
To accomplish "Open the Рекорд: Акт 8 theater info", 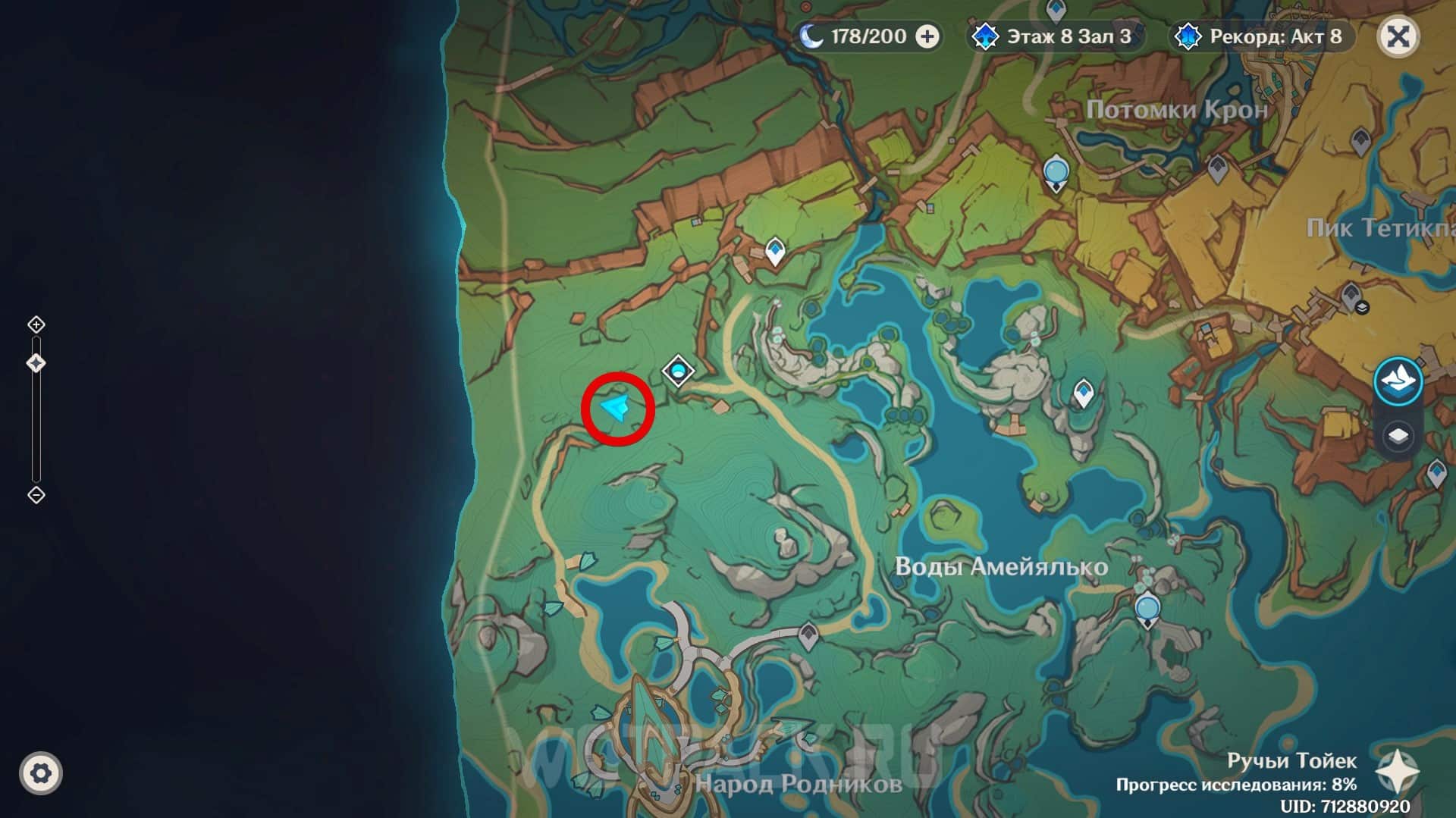I will (1262, 36).
